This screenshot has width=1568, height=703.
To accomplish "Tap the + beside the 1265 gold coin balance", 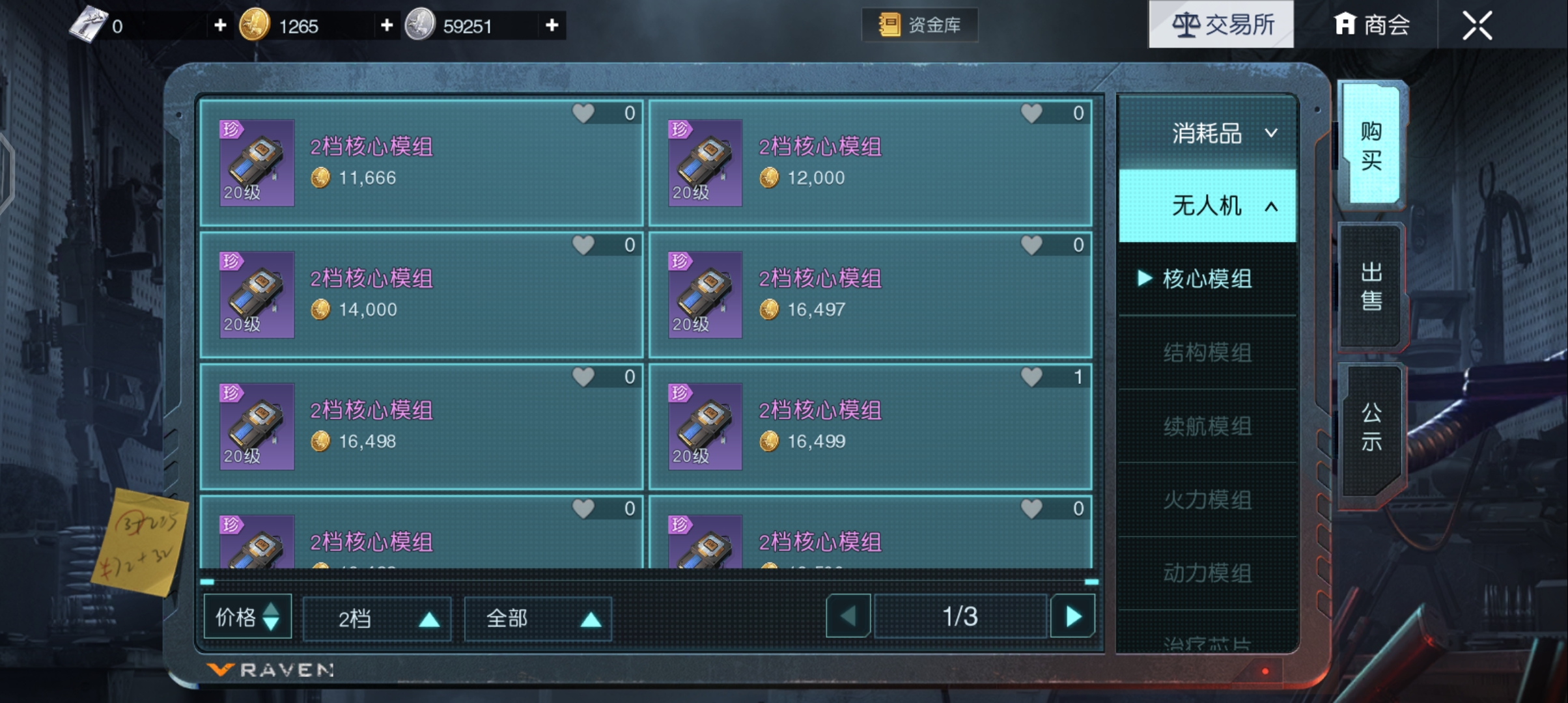I will (387, 26).
